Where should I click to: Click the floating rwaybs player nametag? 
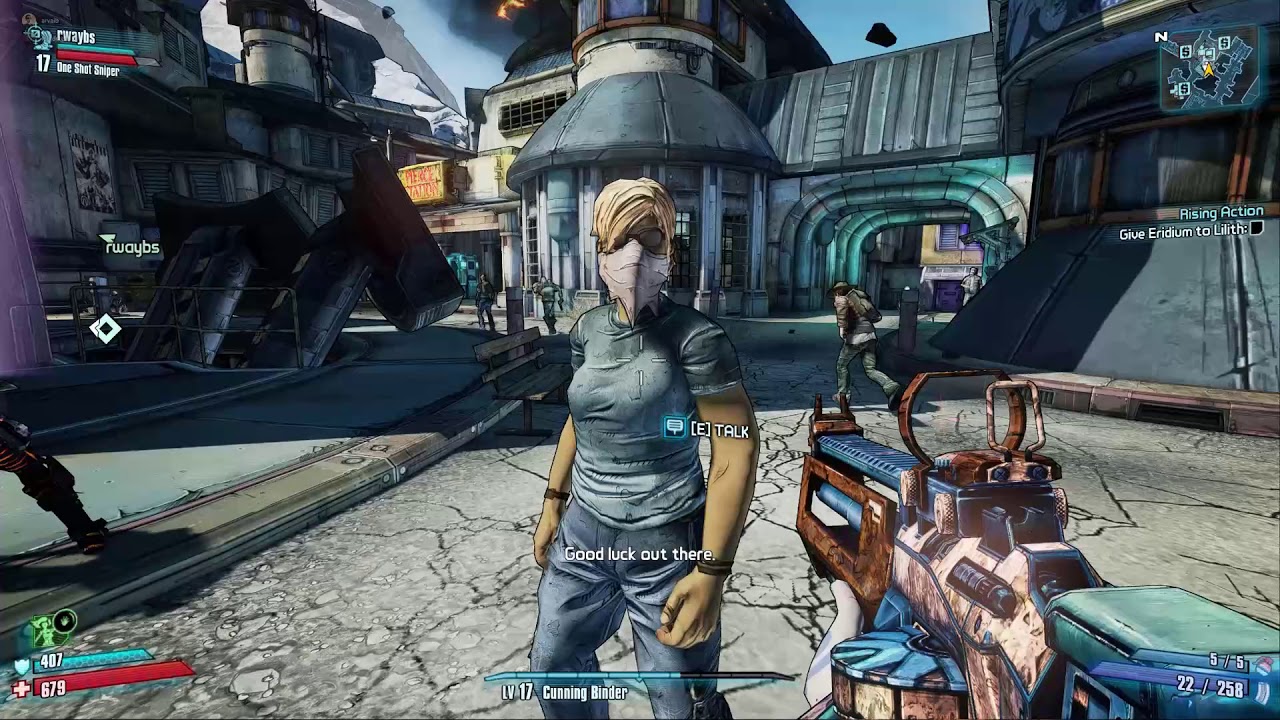pos(131,247)
